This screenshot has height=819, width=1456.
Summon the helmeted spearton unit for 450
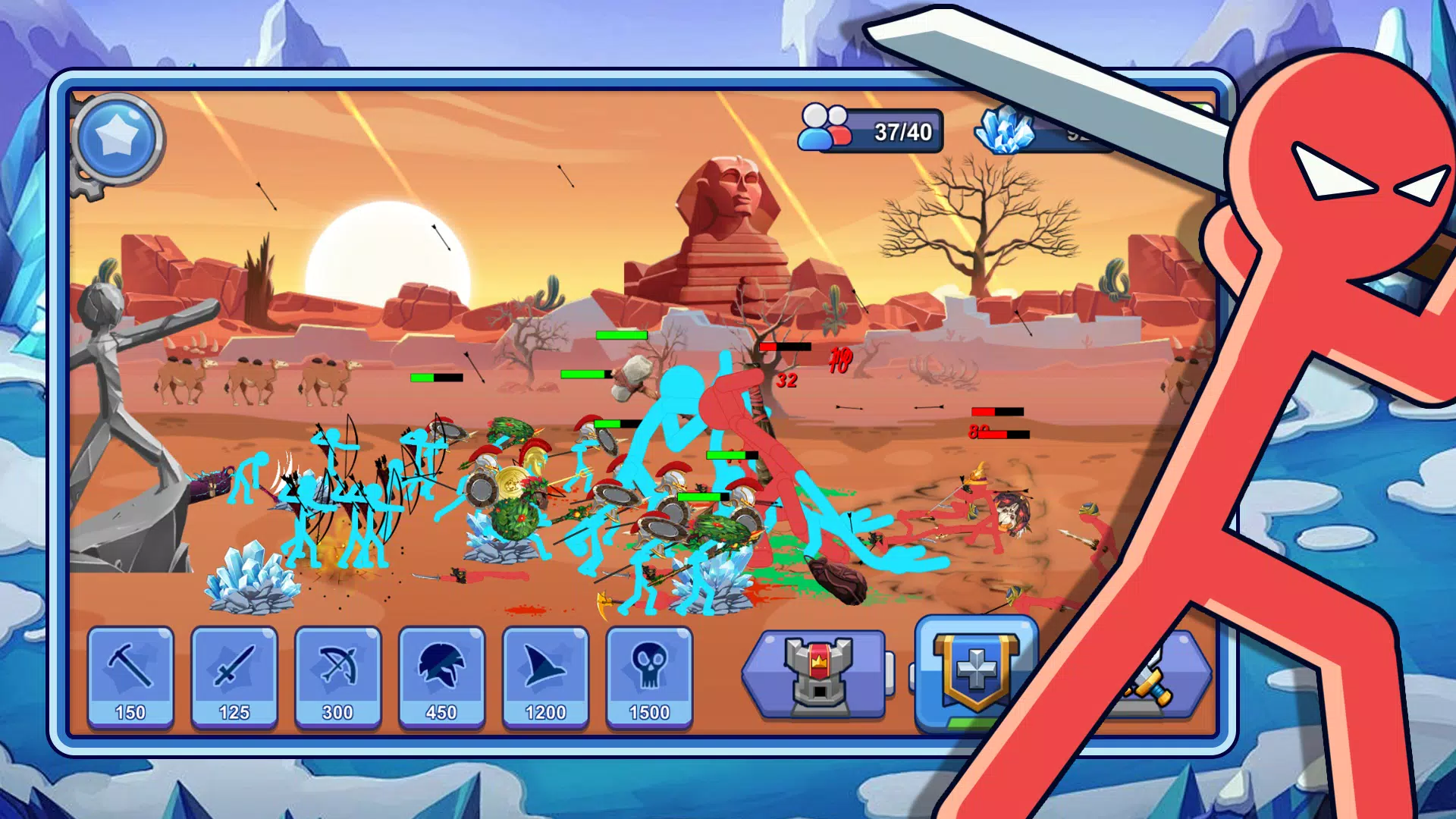tap(441, 677)
